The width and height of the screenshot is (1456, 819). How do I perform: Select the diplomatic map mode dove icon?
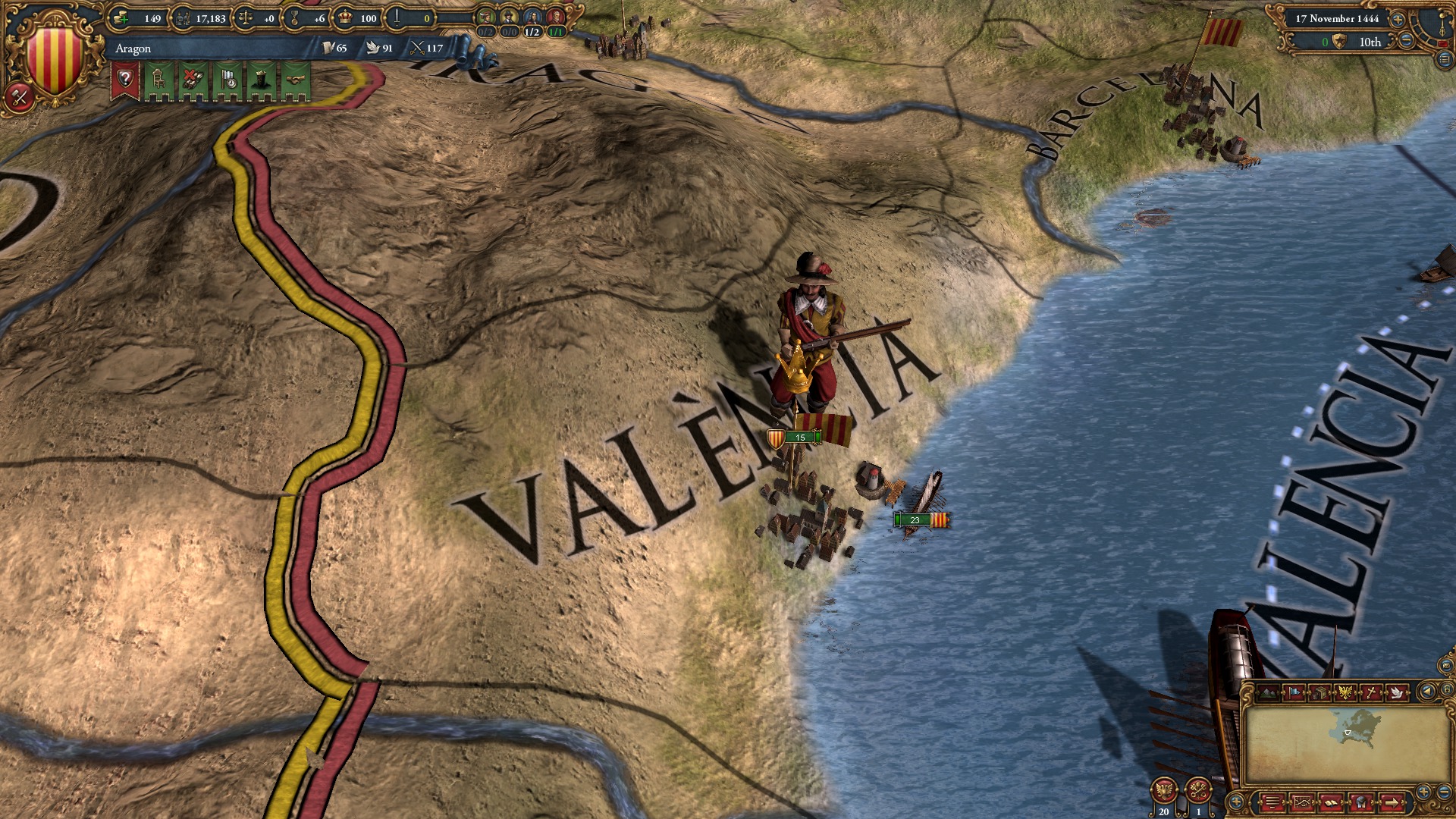pyautogui.click(x=1397, y=692)
